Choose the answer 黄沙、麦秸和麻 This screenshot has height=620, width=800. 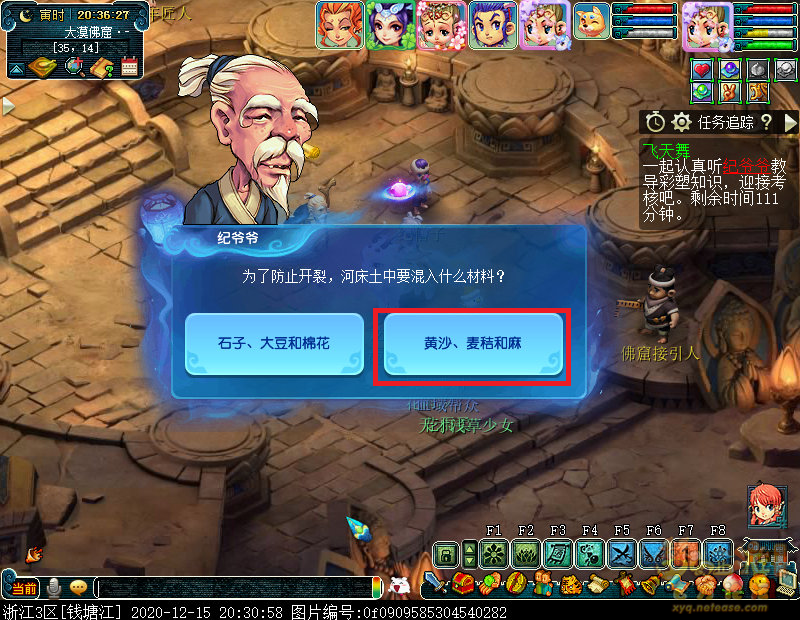(x=472, y=344)
